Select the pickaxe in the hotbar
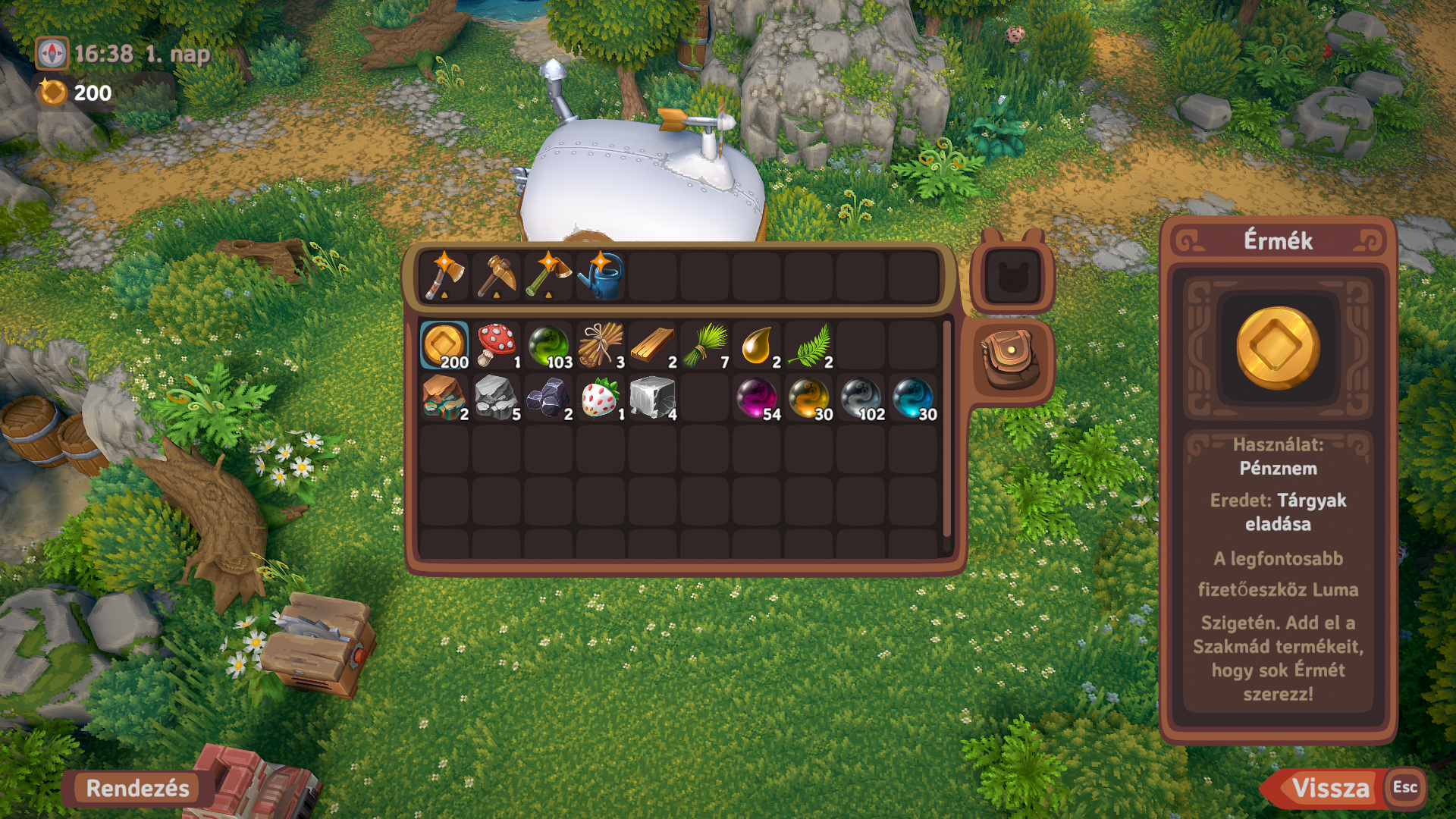Screen dimensions: 1456x819 click(497, 277)
